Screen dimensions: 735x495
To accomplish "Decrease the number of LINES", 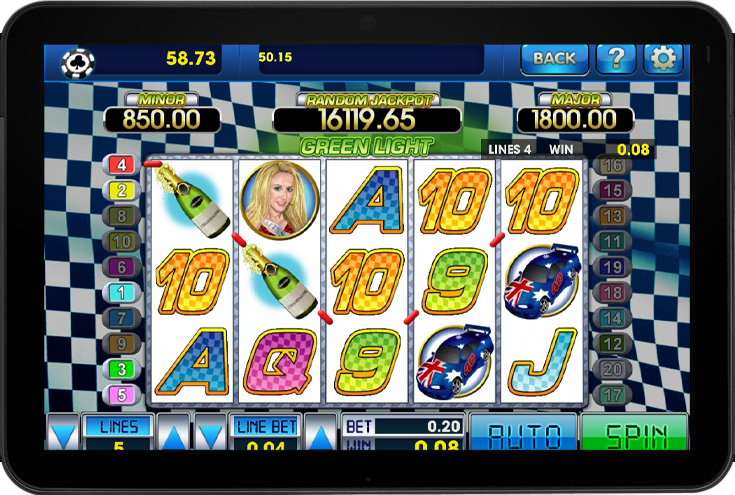I will [x=63, y=436].
